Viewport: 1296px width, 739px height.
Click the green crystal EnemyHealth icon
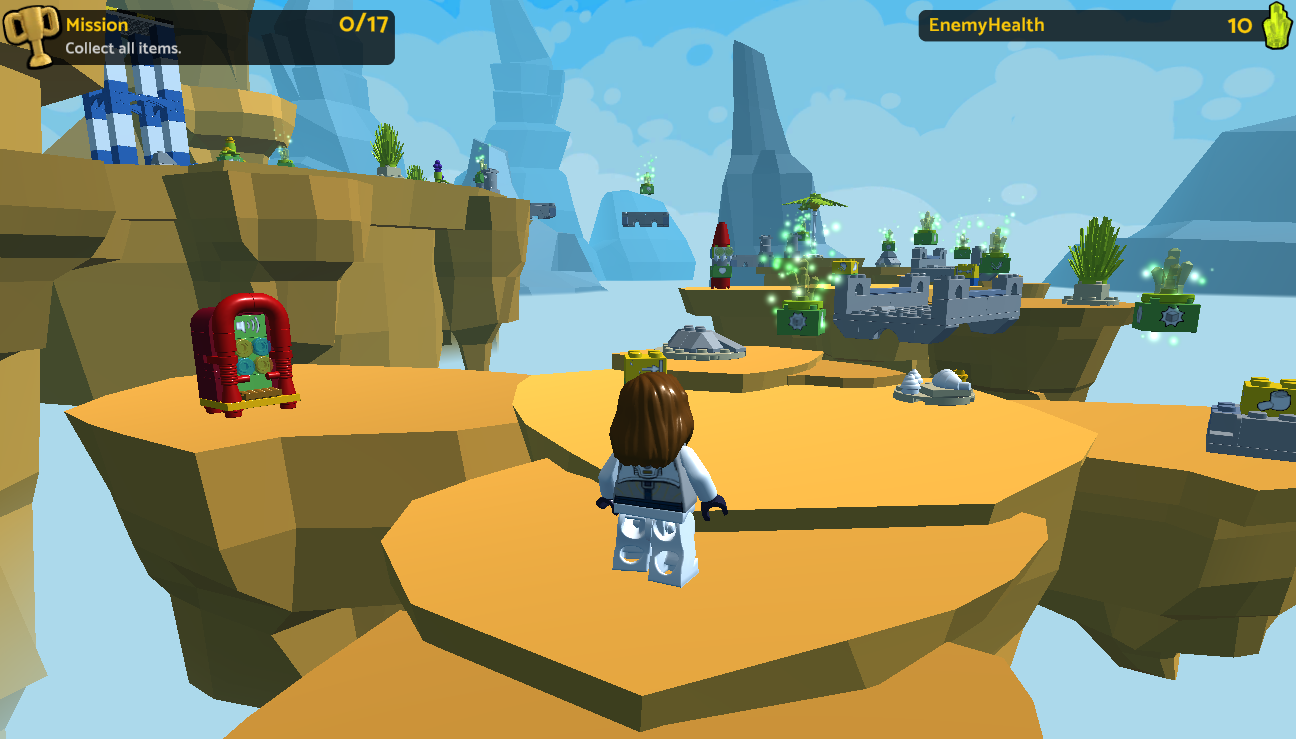(x=1276, y=26)
